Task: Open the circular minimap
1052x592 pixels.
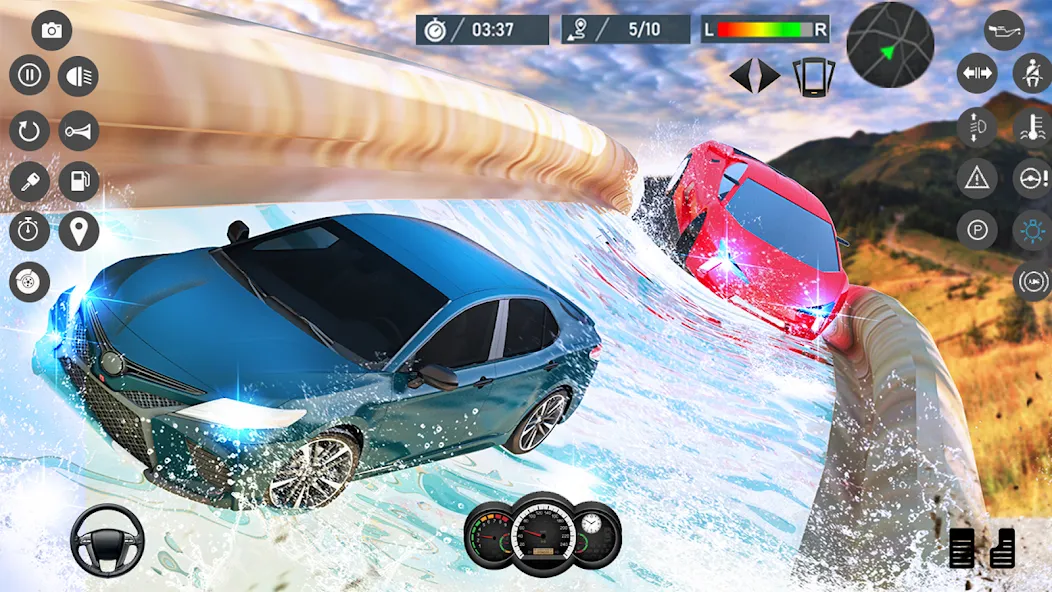Action: (x=890, y=44)
